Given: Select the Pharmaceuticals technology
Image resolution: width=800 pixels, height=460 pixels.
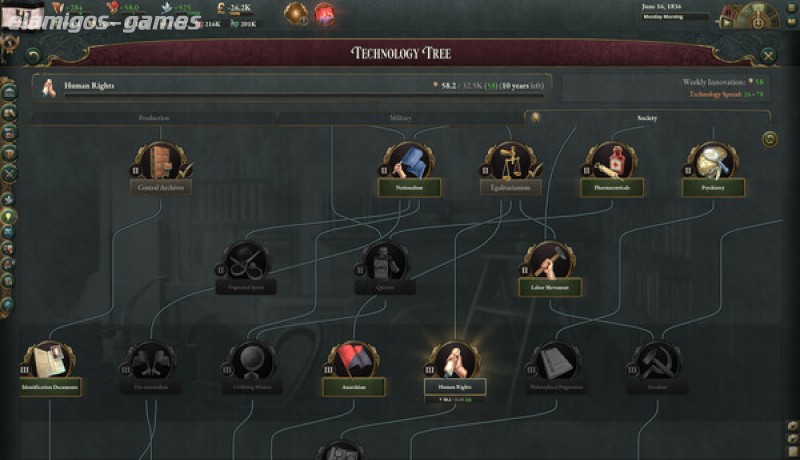Looking at the screenshot, I should [611, 164].
